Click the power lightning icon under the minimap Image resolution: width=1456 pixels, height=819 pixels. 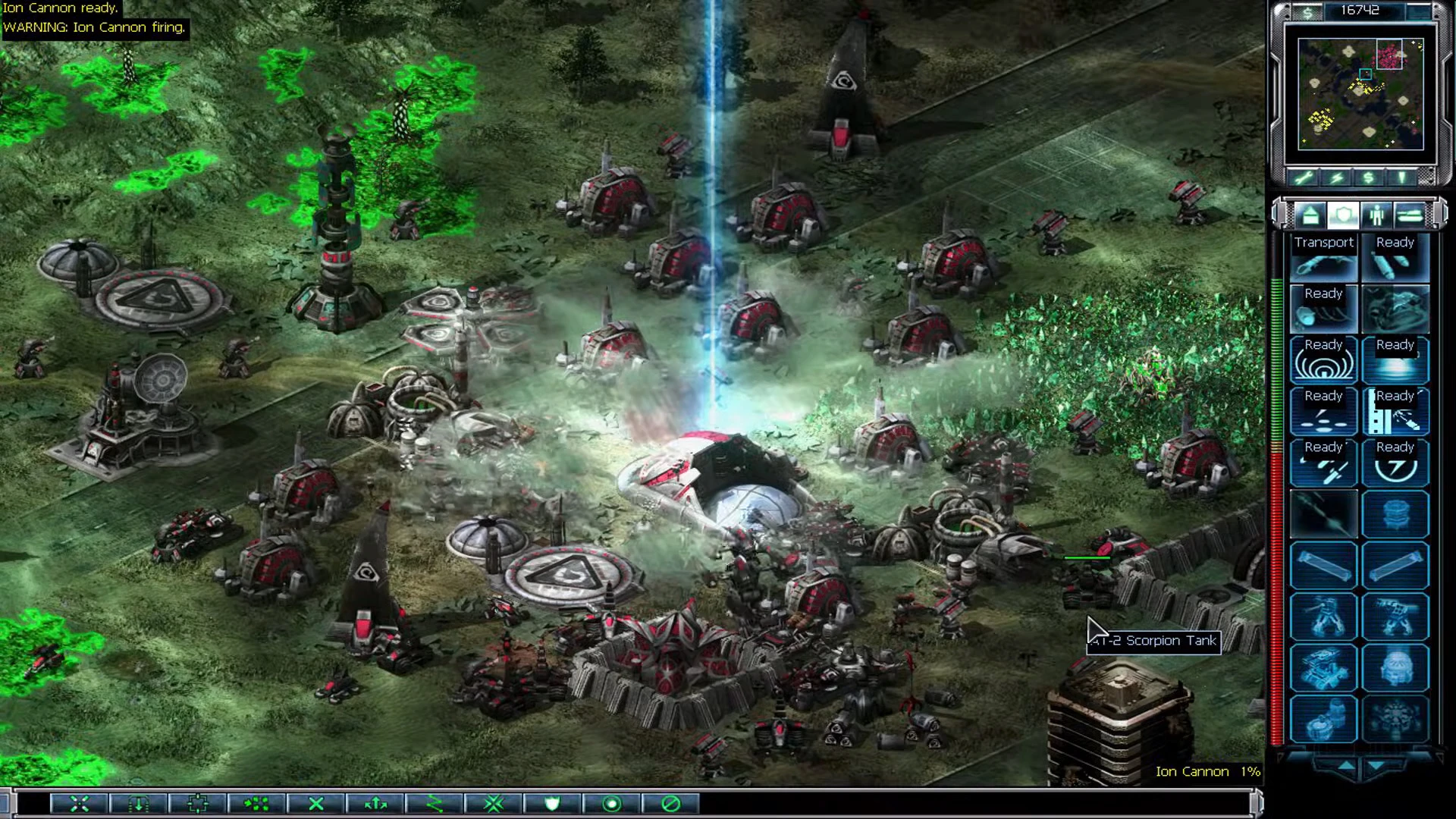pos(1336,177)
